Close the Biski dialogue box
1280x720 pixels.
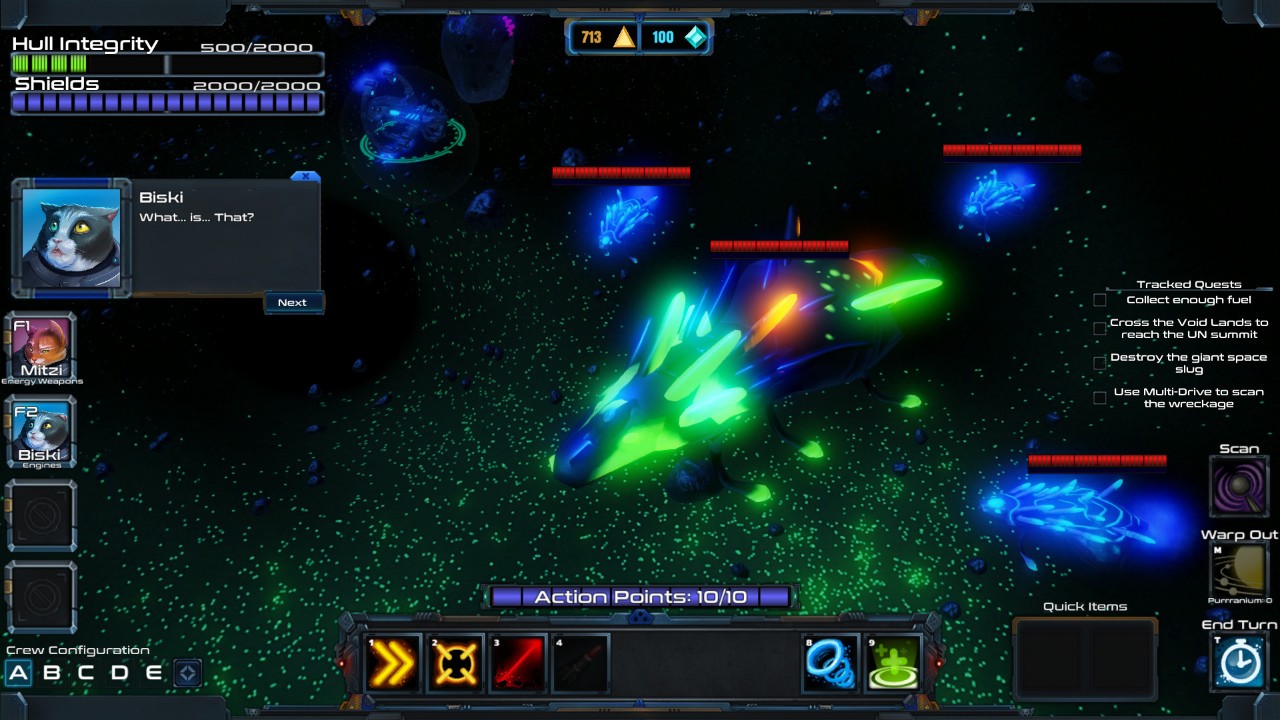coord(305,176)
